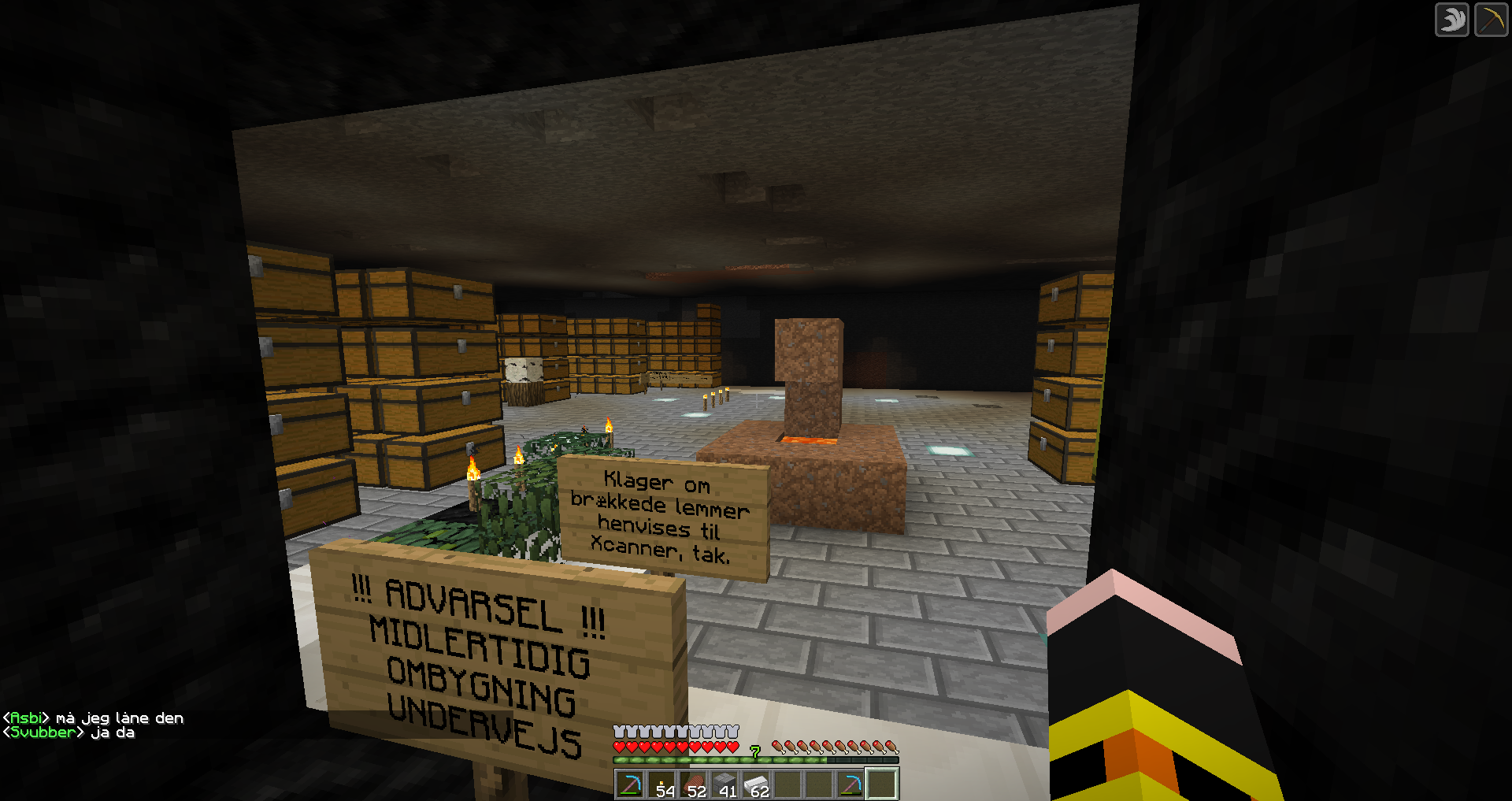Select the cooked meat stack of 52
Screen dimensions: 1512x801
tap(693, 784)
